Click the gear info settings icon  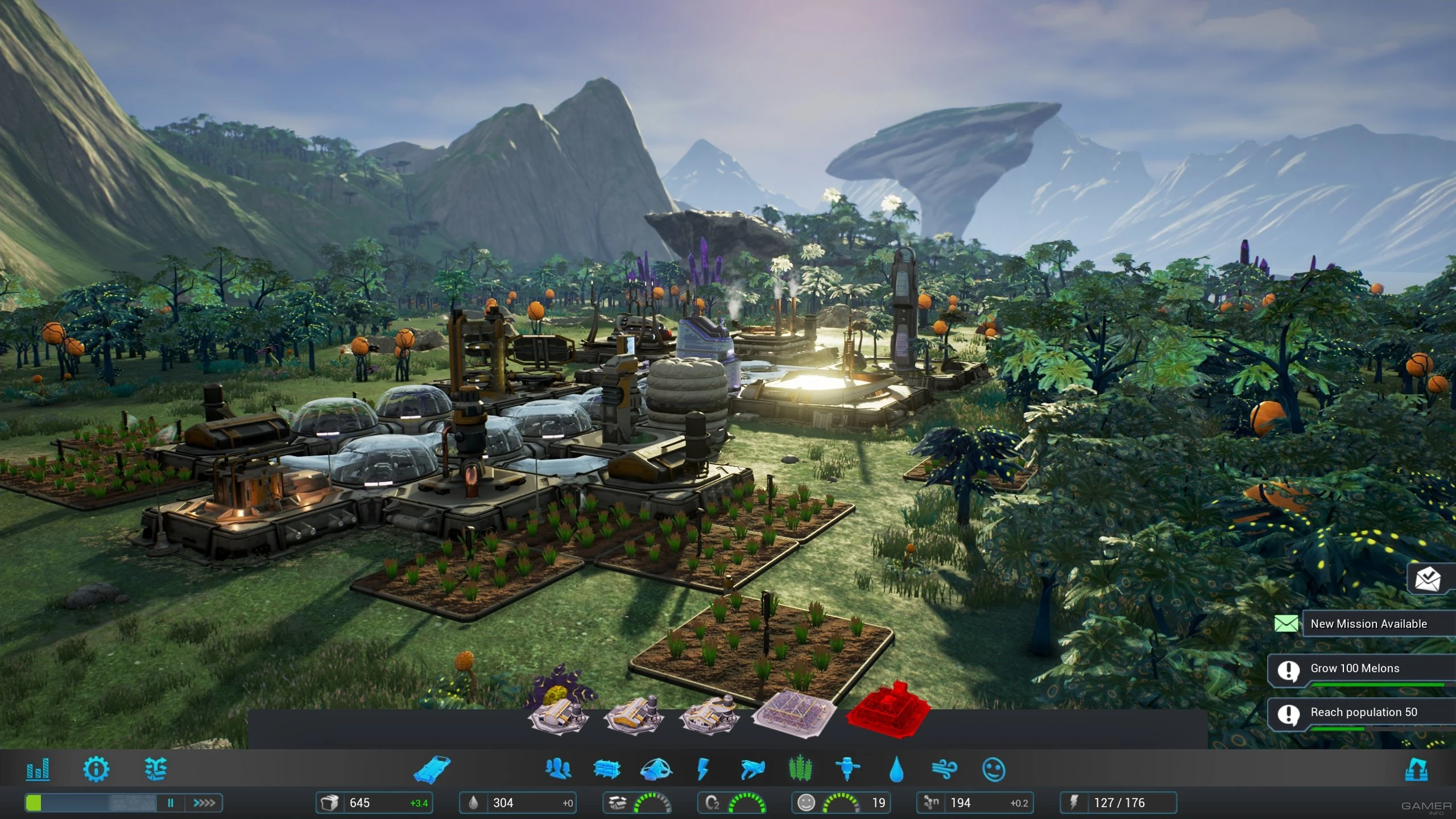[x=96, y=770]
